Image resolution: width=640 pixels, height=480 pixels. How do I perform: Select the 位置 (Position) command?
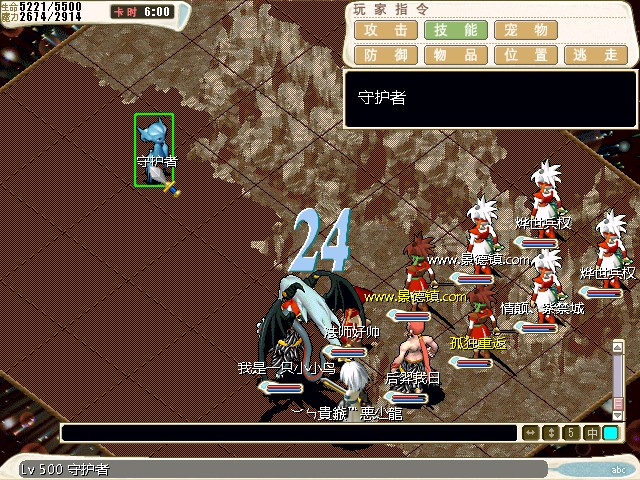click(x=527, y=55)
